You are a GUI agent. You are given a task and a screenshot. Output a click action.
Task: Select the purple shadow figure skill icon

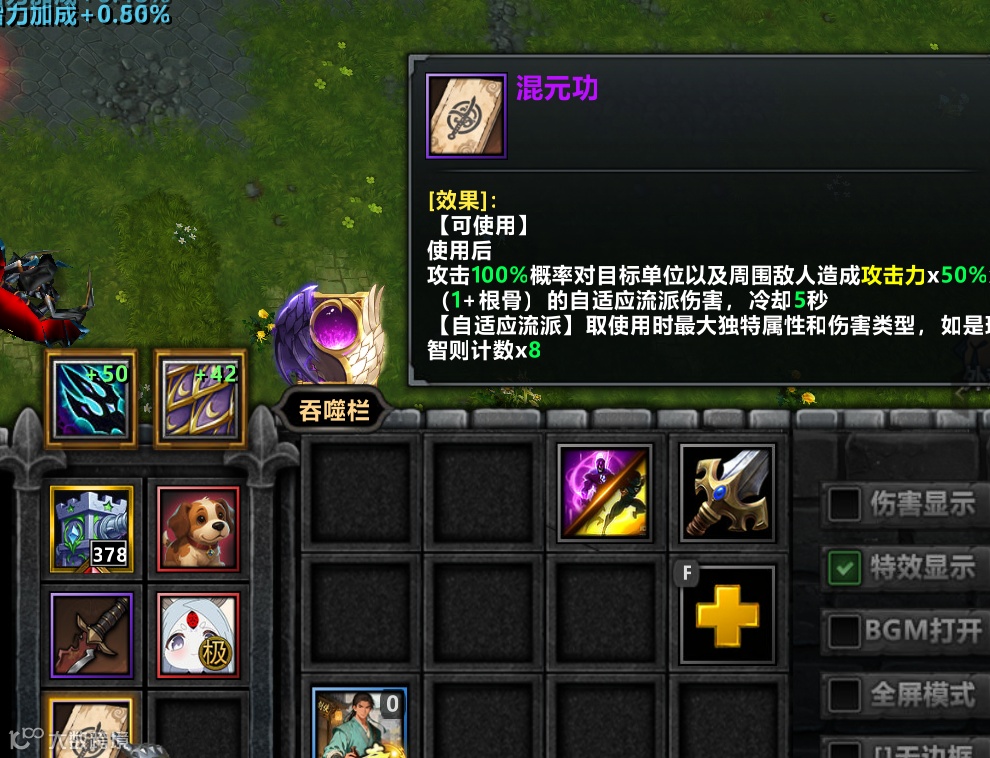pos(605,493)
